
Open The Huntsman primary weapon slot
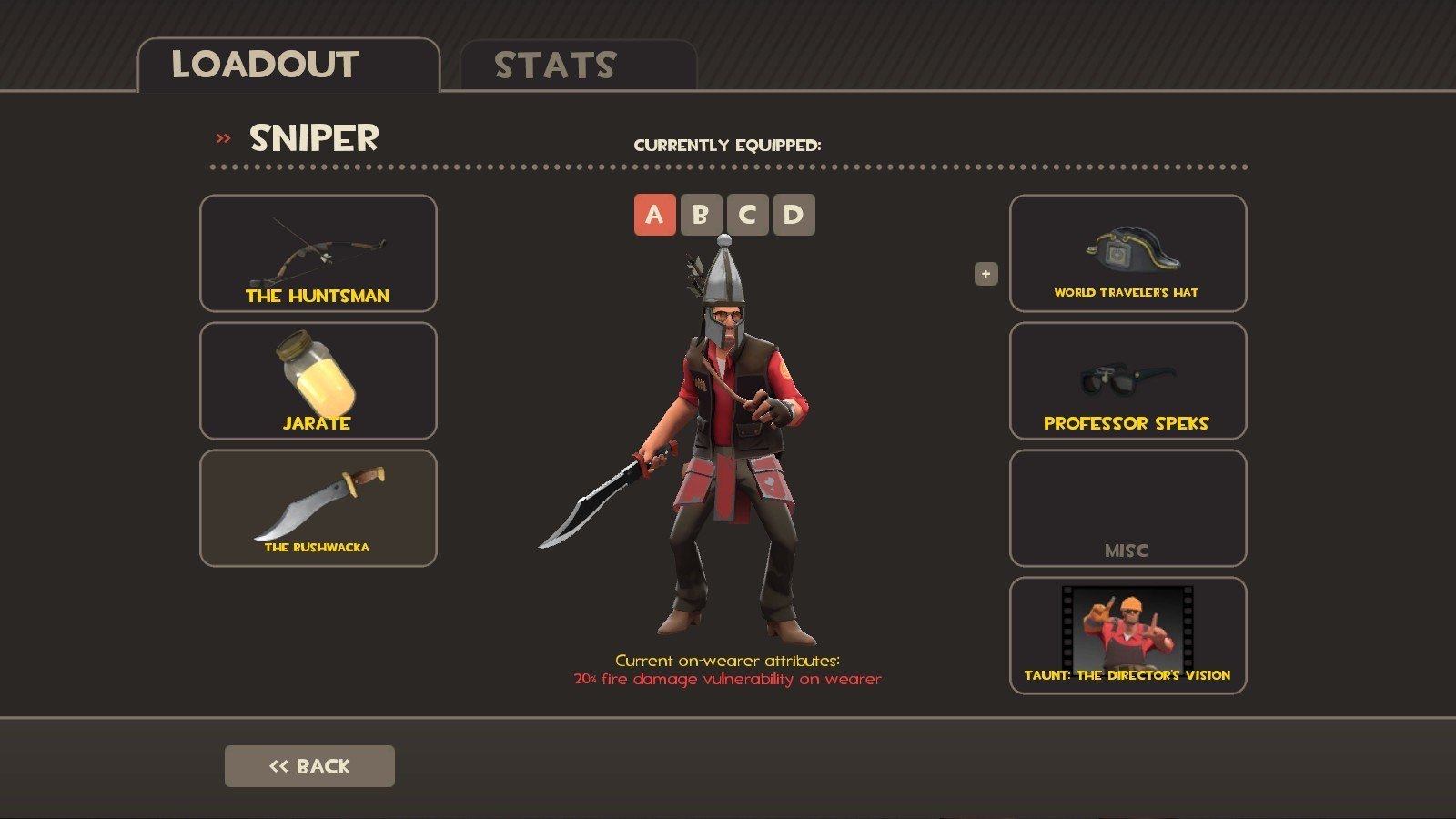pyautogui.click(x=318, y=253)
